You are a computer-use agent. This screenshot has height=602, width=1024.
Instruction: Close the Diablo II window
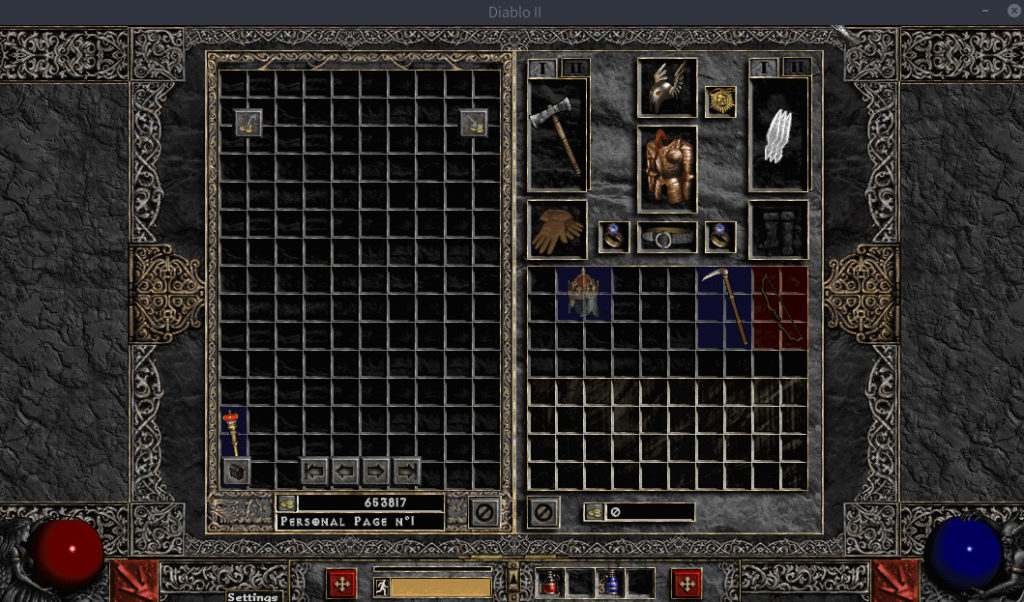coord(1012,12)
